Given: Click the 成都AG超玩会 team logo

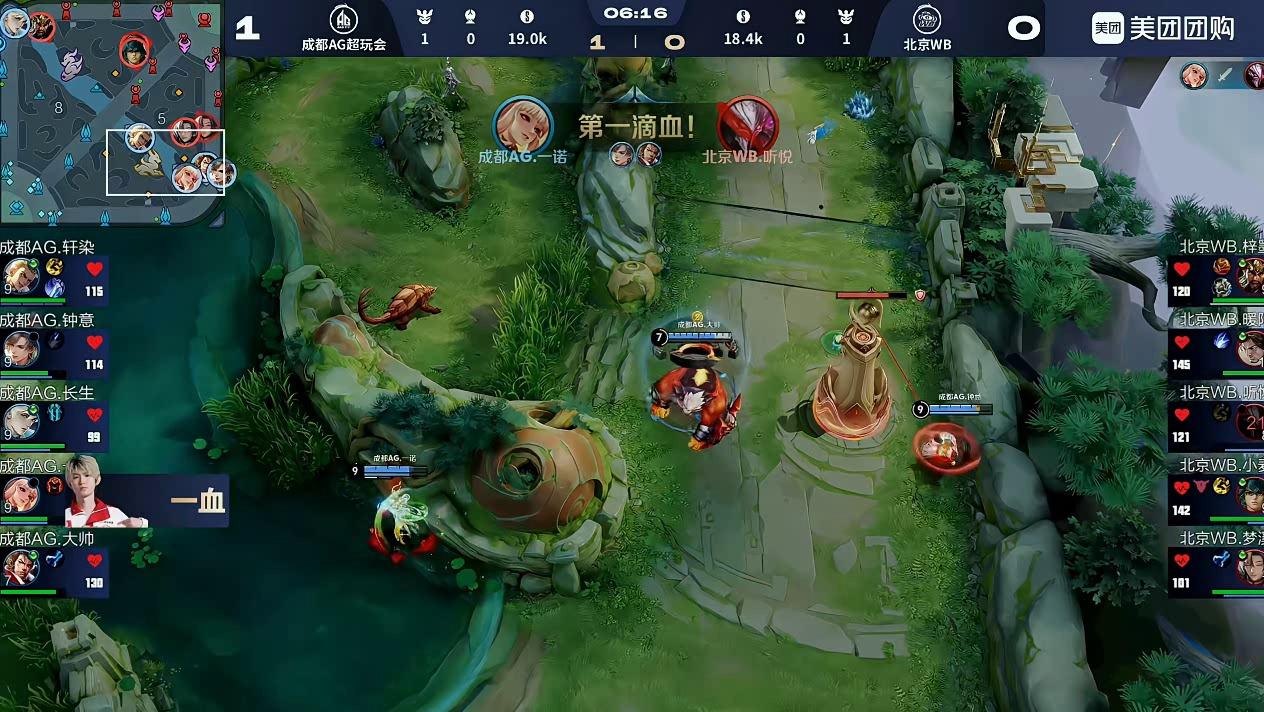Looking at the screenshot, I should pos(343,19).
